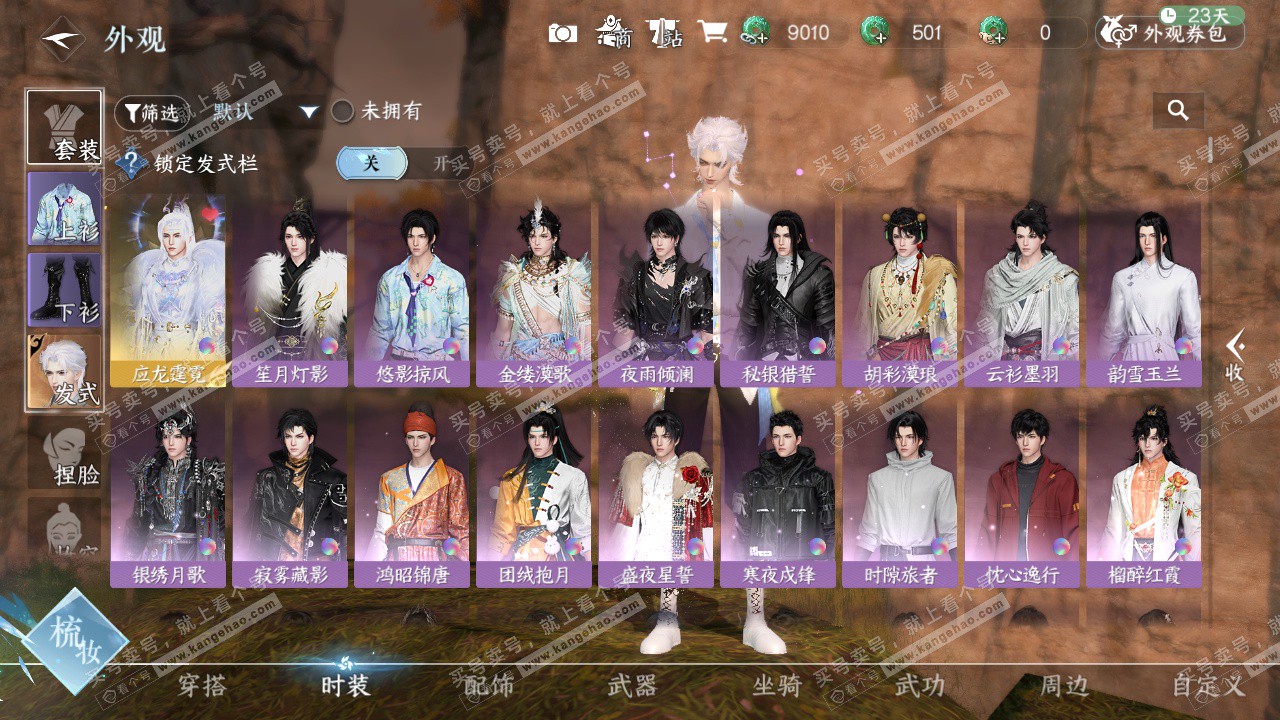Open the magnifier search button

tap(1178, 111)
